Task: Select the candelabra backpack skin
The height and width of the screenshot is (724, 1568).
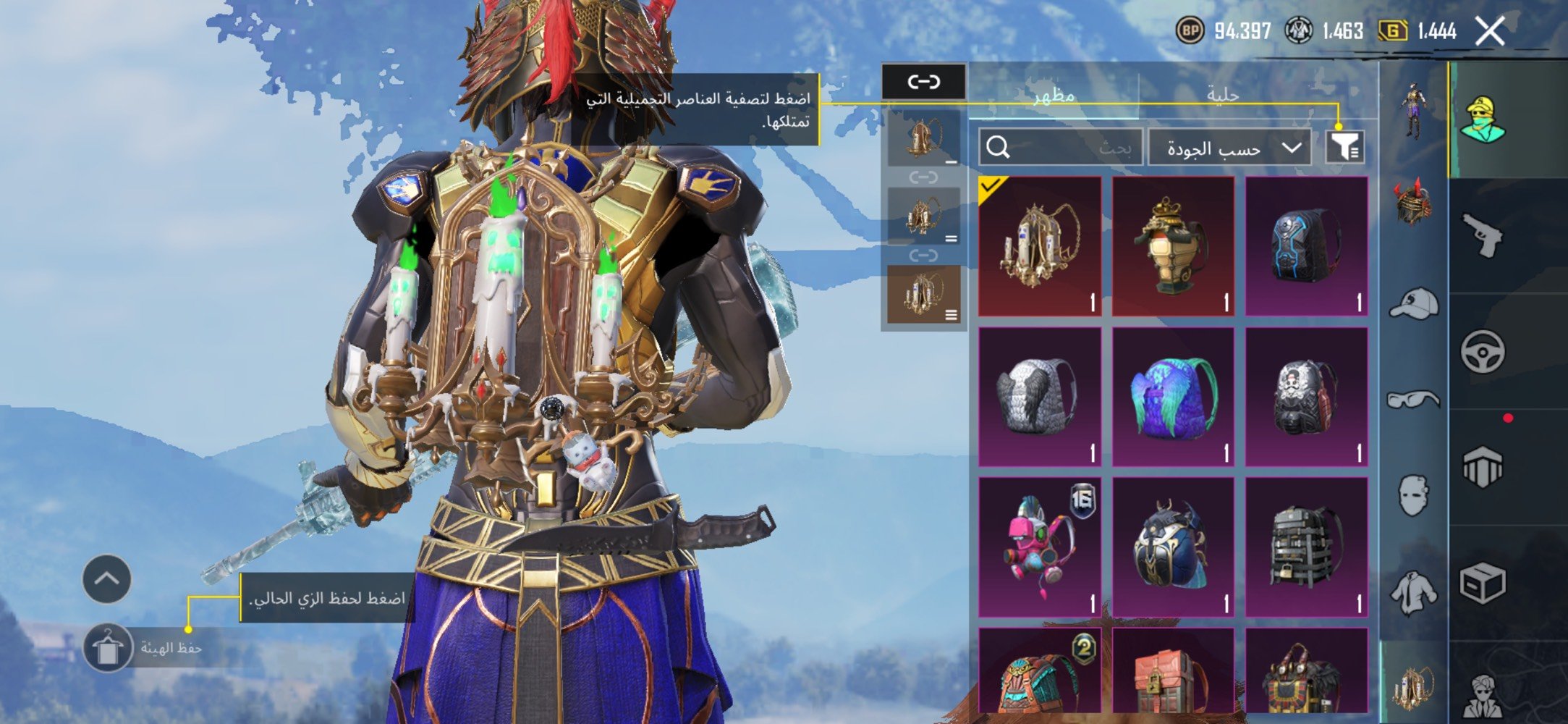Action: coord(1040,246)
